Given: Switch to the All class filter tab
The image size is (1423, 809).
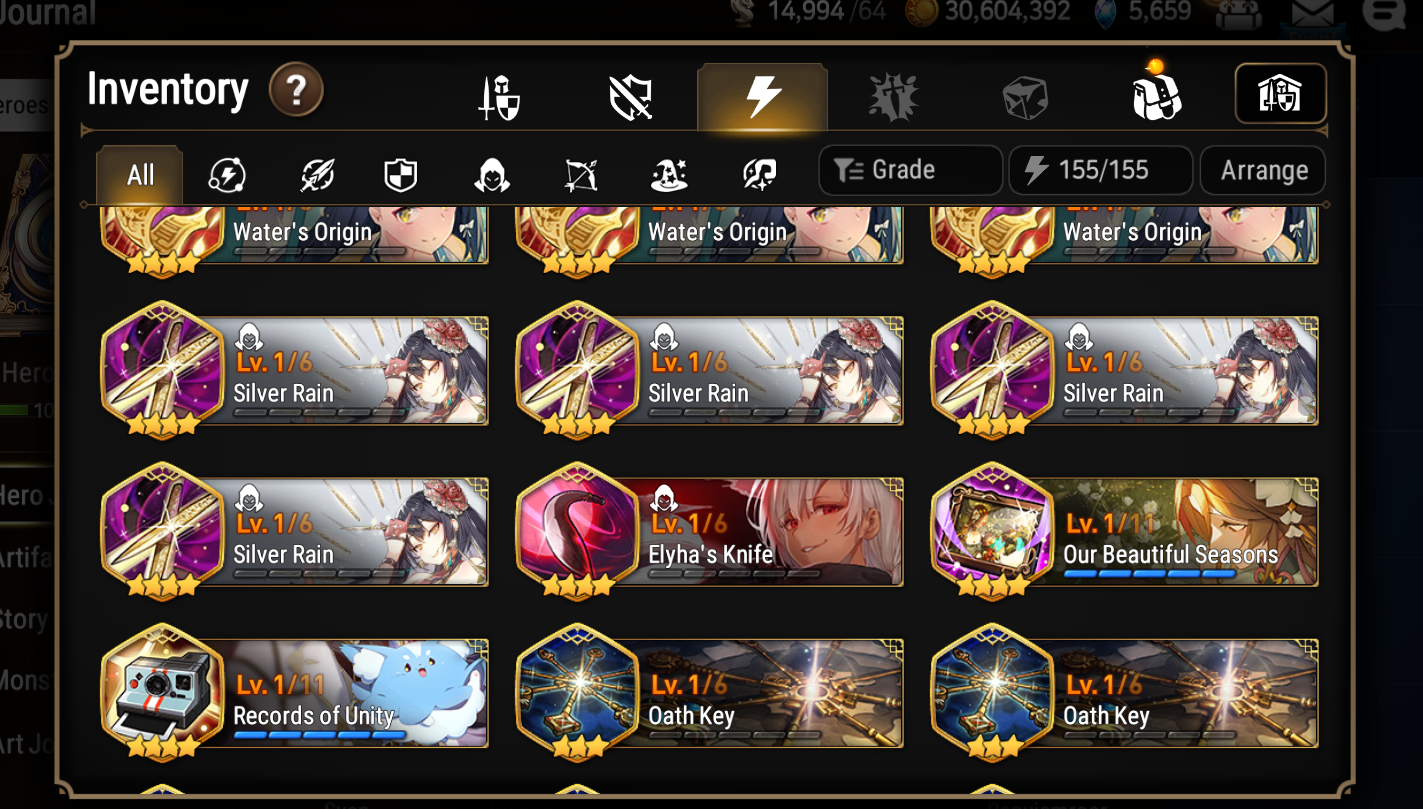Looking at the screenshot, I should pos(139,172).
